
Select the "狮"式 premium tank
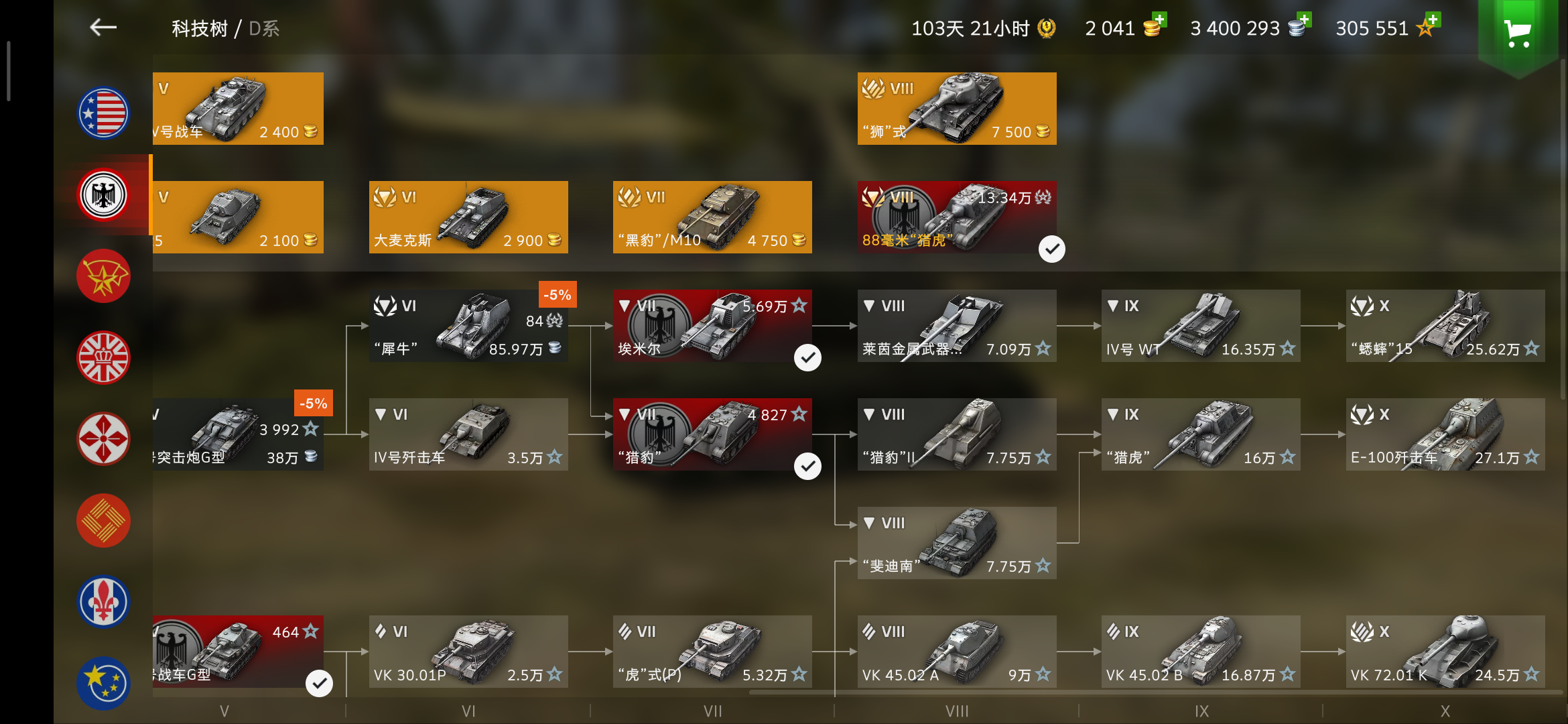tap(956, 108)
